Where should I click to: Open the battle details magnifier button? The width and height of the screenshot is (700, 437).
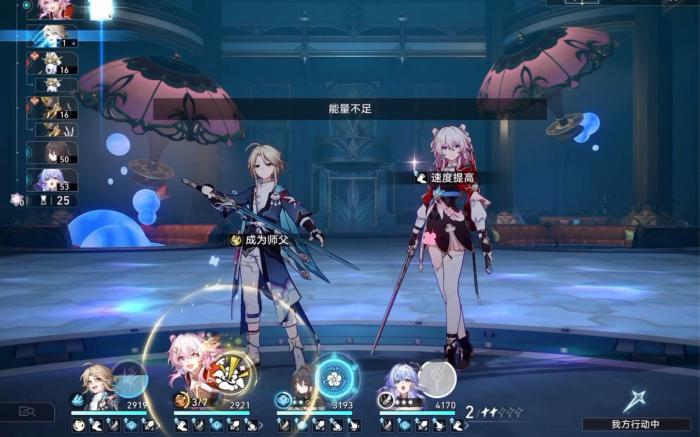(x=26, y=411)
